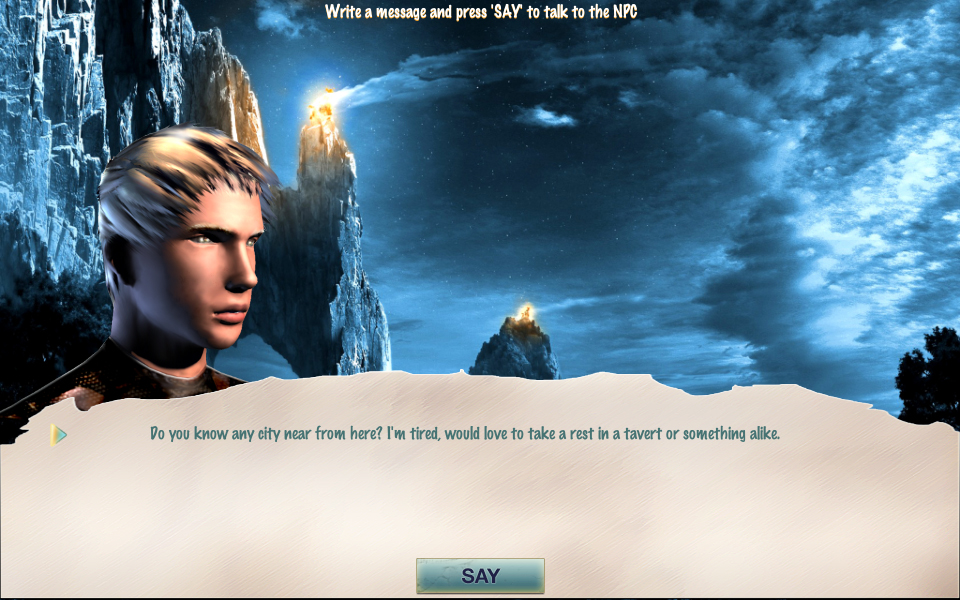
Task: Click the small arrow marker beside the message
Action: pyautogui.click(x=60, y=435)
